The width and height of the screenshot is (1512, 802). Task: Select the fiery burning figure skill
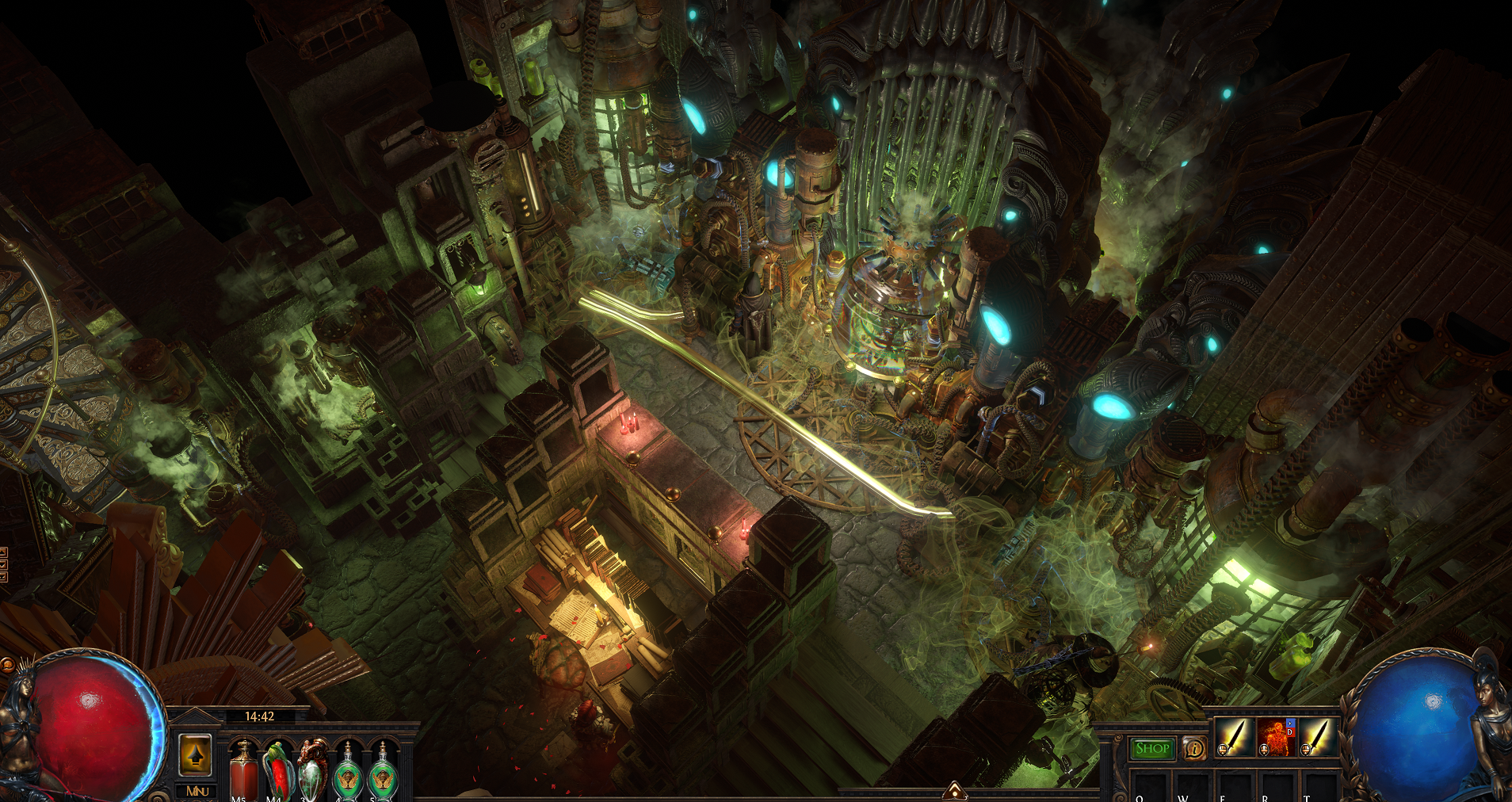tap(1275, 738)
